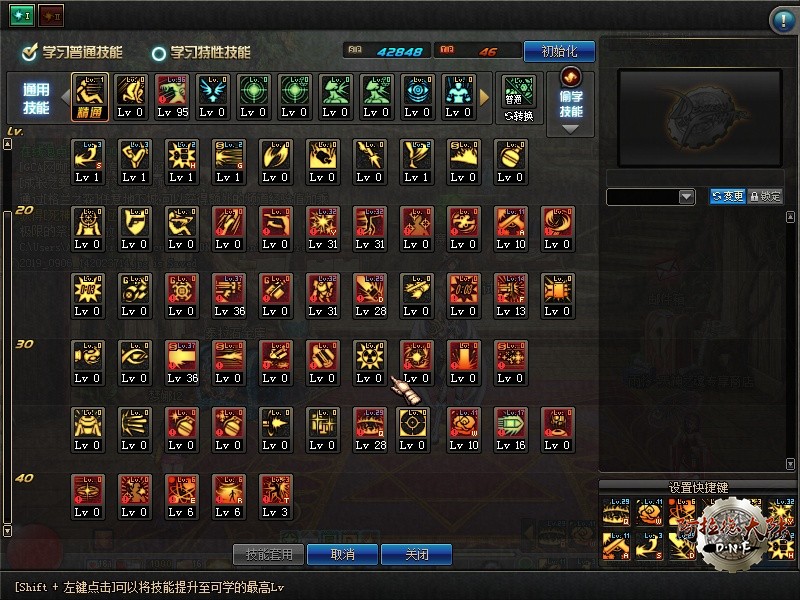Select the skill icon at Lv 38

[181, 362]
